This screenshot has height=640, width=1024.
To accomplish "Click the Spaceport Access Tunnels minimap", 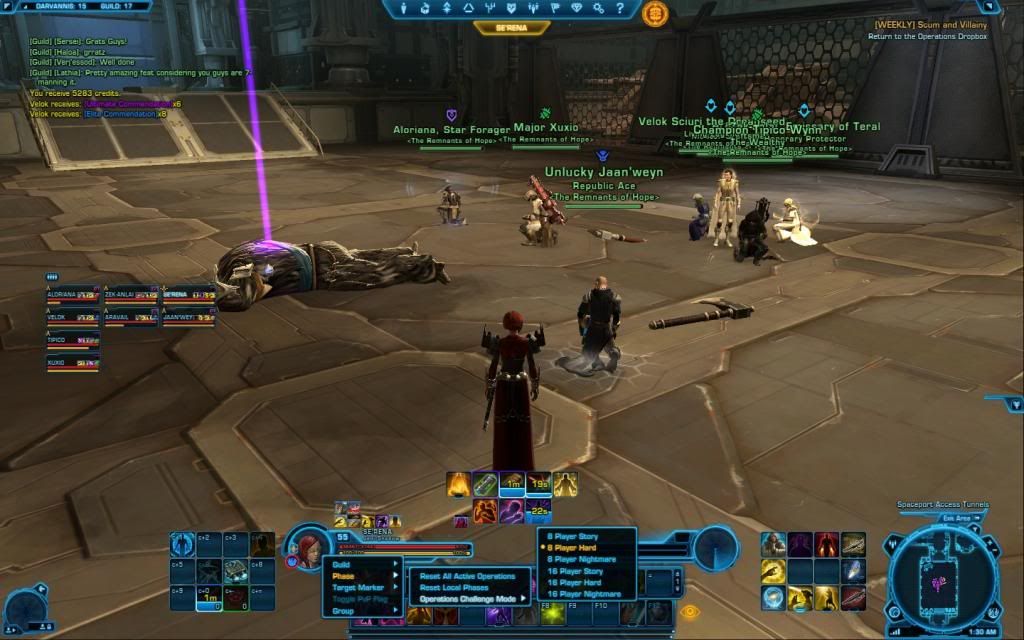I will 941,577.
